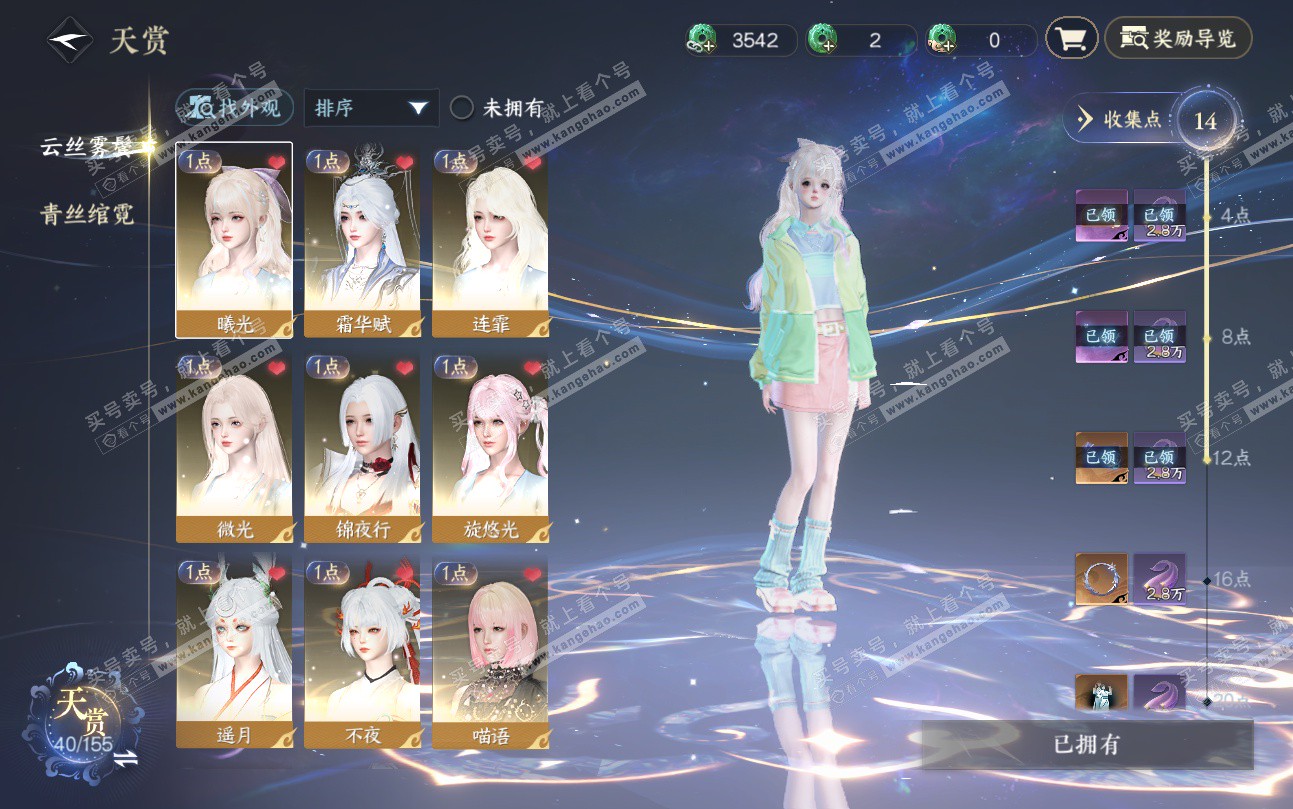Select the 喵语 pink bob hairstyle
The height and width of the screenshot is (809, 1293).
tap(490, 653)
